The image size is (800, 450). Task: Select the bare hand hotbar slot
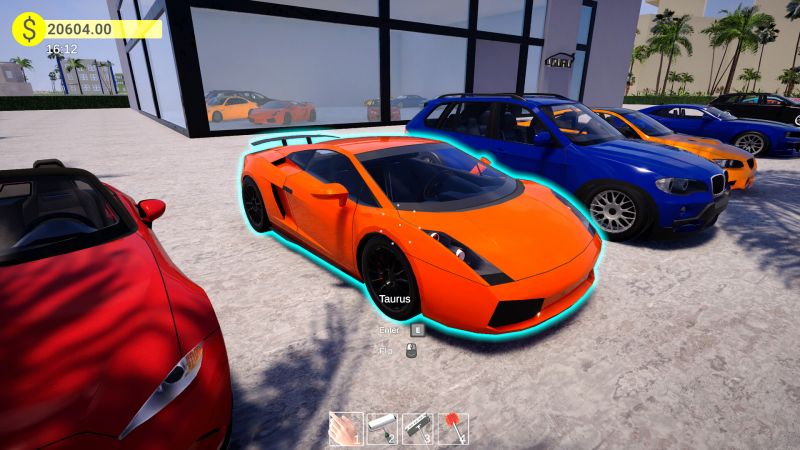coord(345,428)
